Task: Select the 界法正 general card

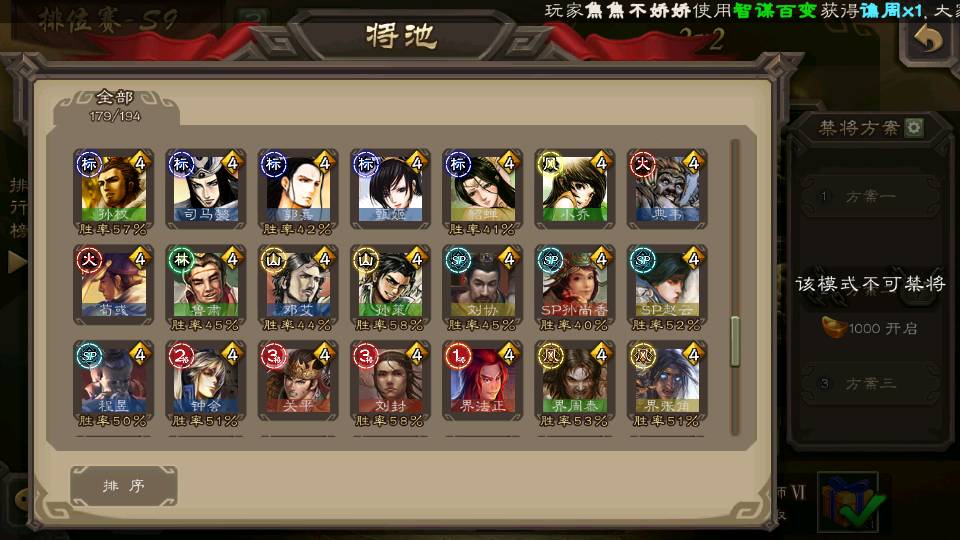Action: [482, 382]
